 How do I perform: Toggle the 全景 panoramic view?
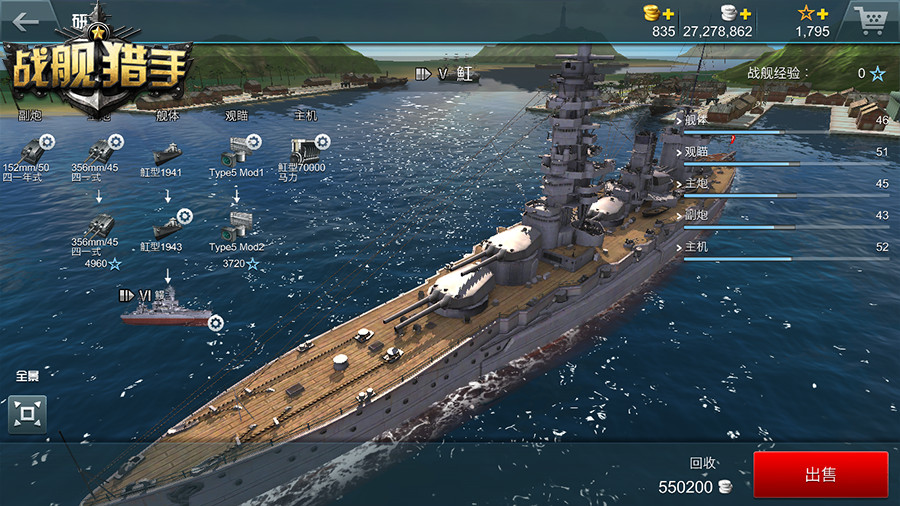(27, 414)
